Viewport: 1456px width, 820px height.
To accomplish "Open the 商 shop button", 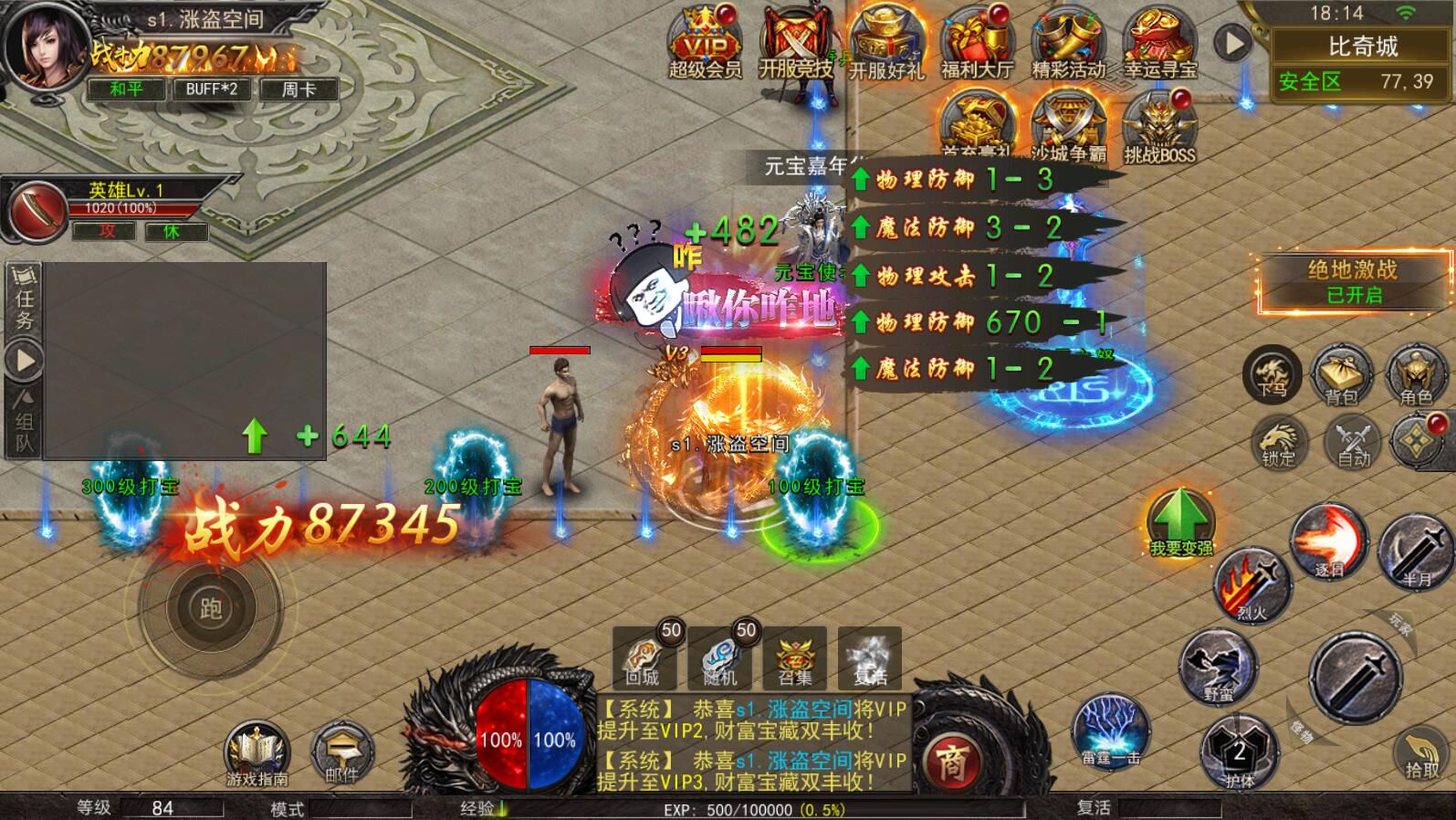I will coord(952,762).
